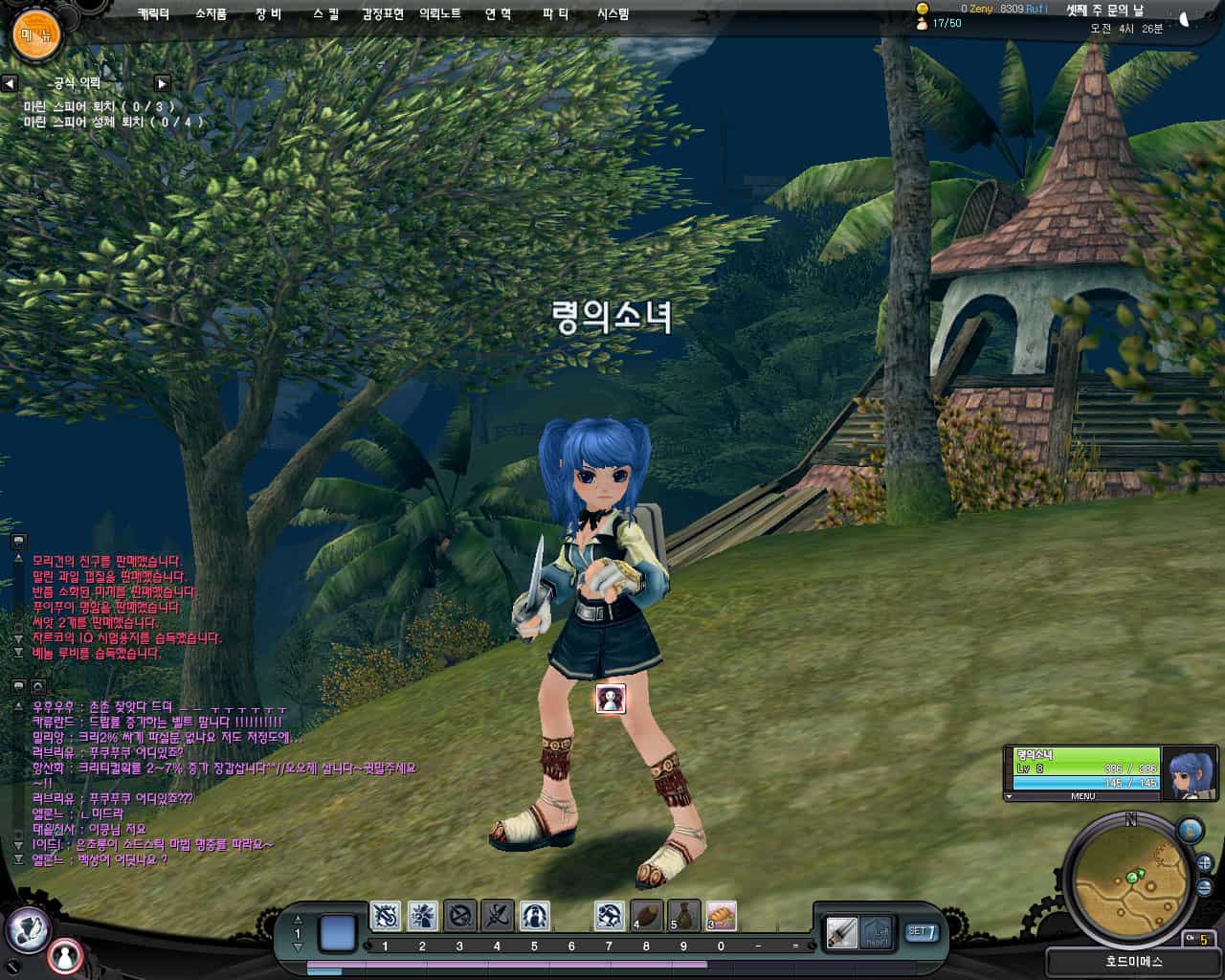This screenshot has height=980, width=1225.
Task: Click the summon skill icon in hotbar slot 5
Action: tap(533, 916)
